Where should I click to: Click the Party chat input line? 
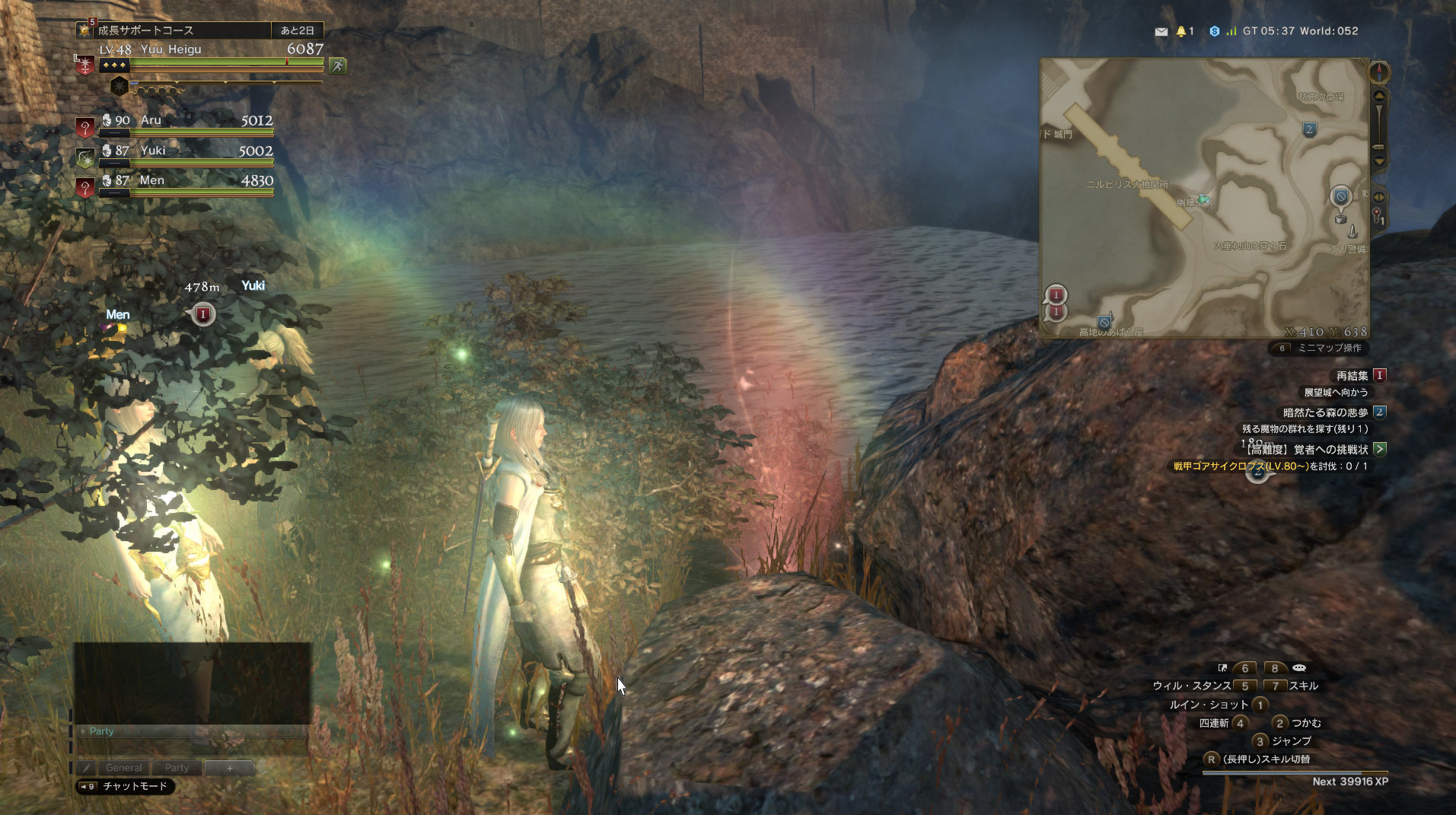point(190,731)
